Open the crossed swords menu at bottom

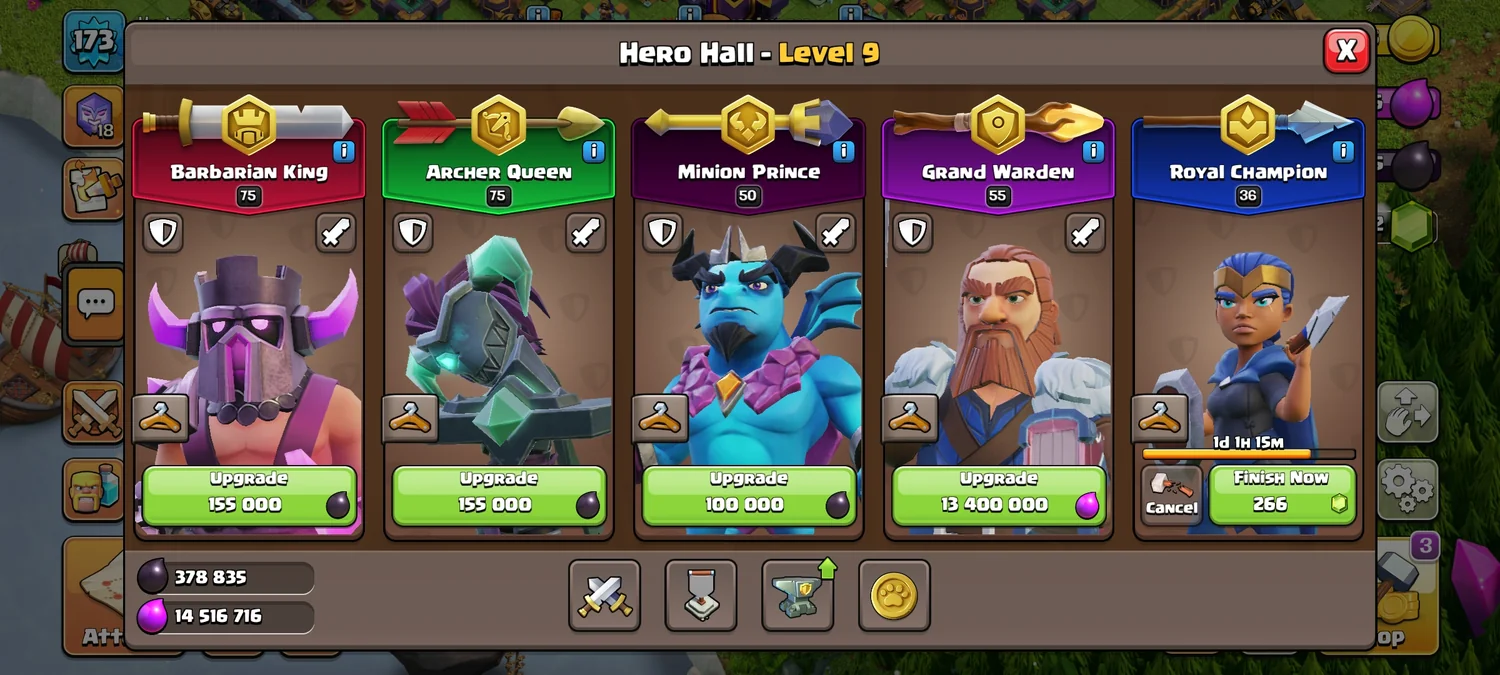[x=604, y=596]
